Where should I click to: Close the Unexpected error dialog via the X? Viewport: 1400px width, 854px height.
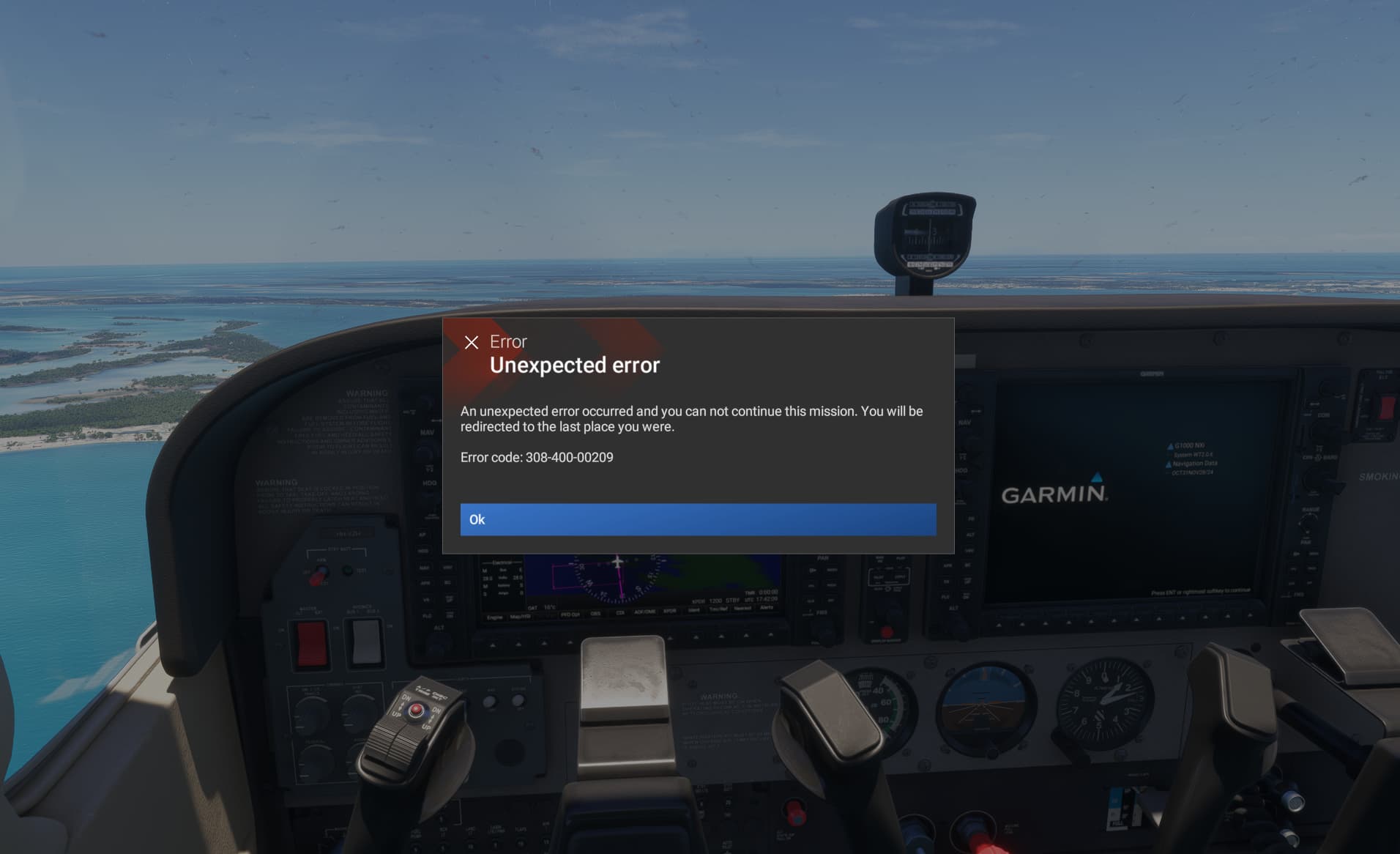470,341
